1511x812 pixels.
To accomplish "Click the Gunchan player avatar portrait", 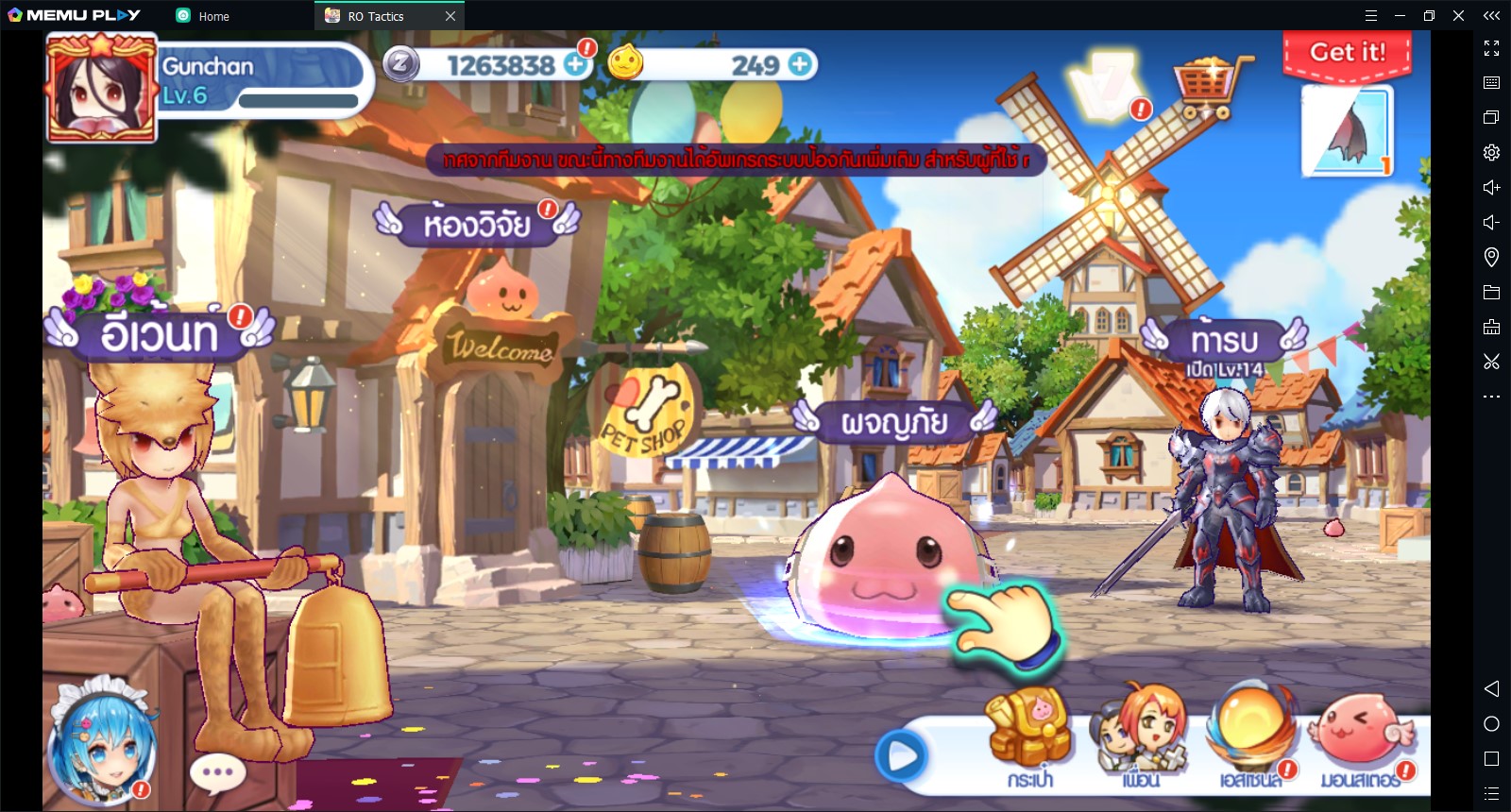I will coord(102,86).
